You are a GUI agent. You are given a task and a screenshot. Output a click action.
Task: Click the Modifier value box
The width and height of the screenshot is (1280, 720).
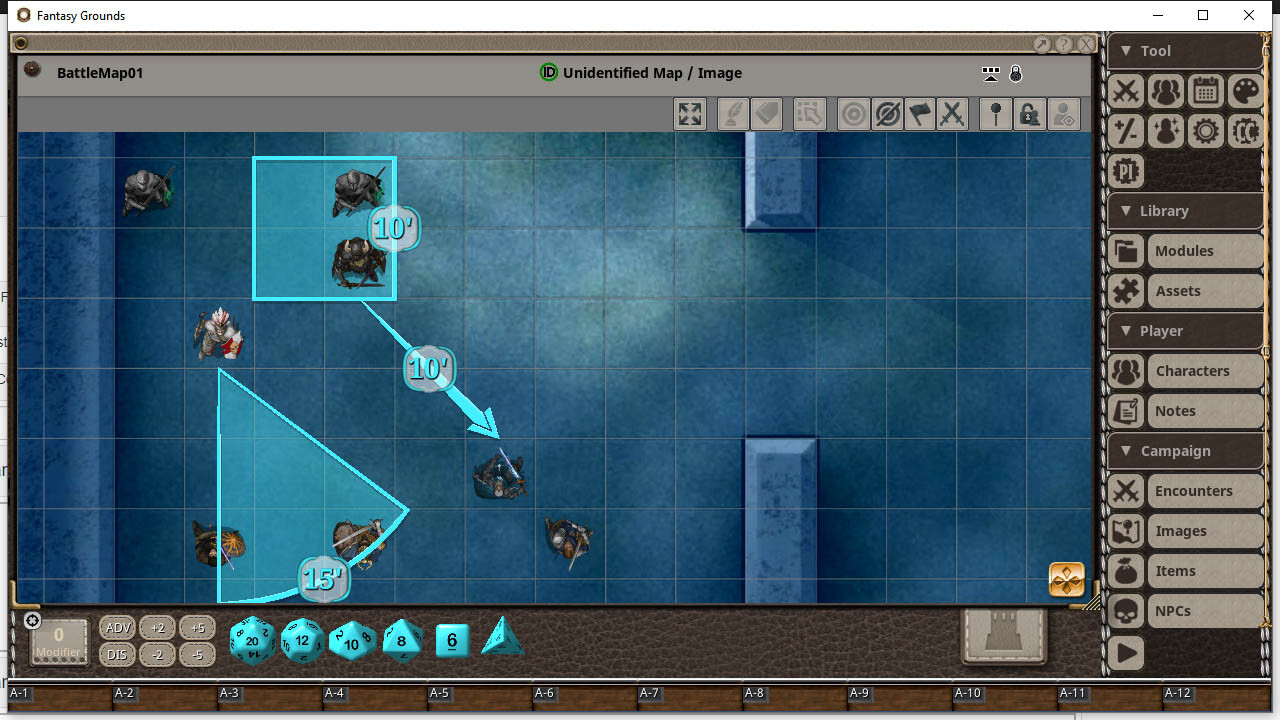(58, 640)
